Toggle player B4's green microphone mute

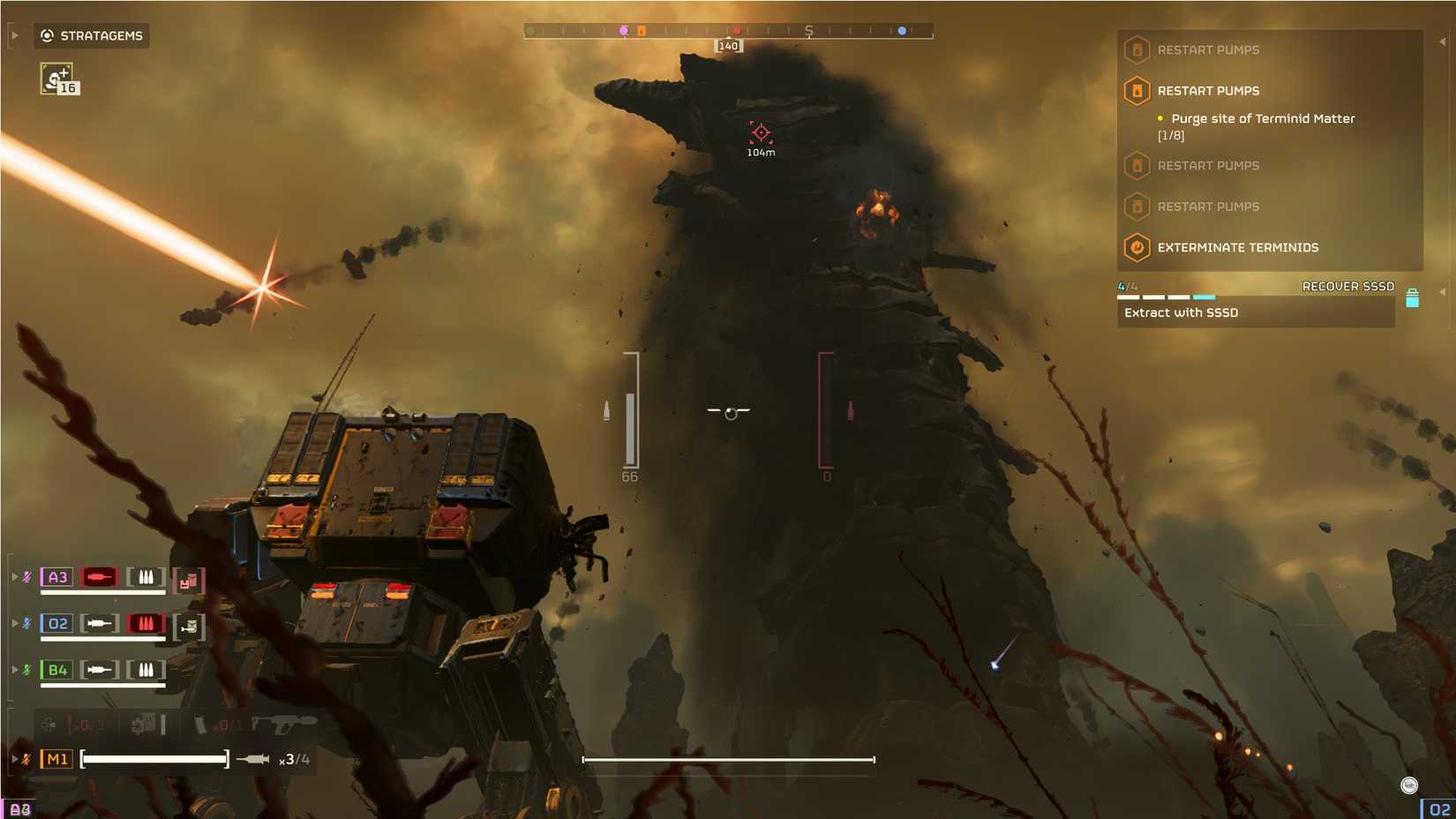click(27, 670)
